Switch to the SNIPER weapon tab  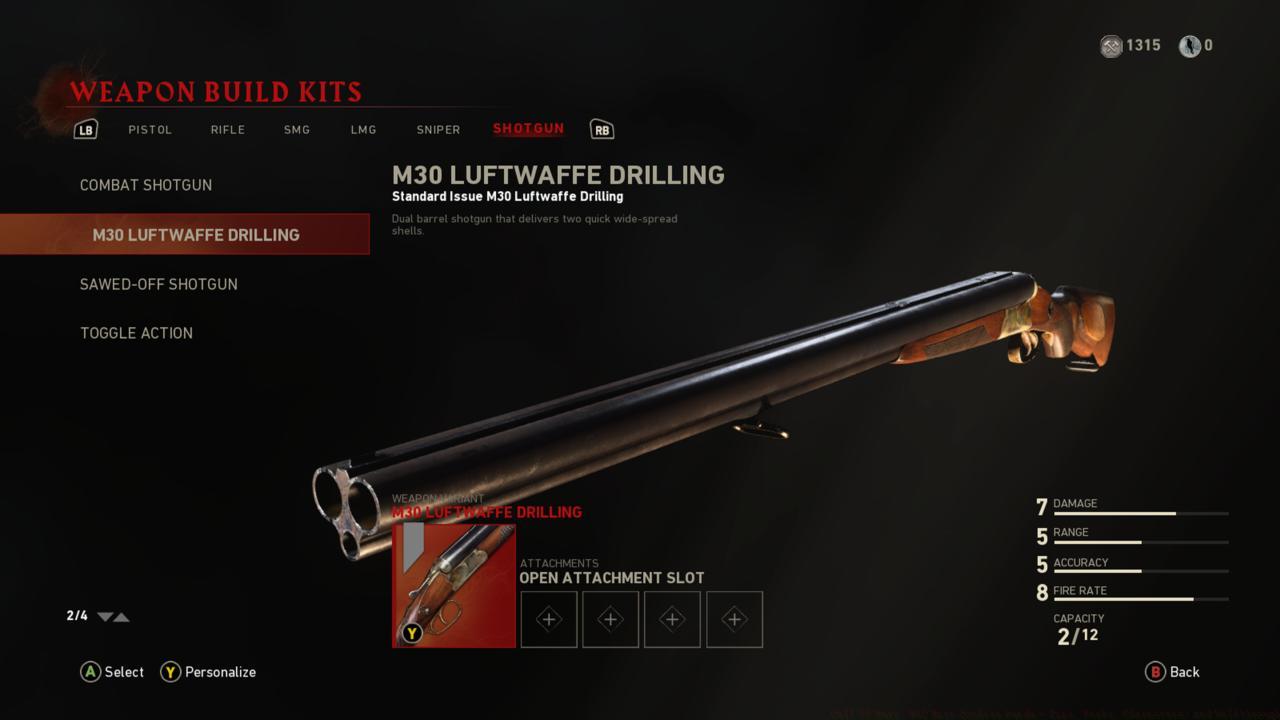[x=438, y=129]
